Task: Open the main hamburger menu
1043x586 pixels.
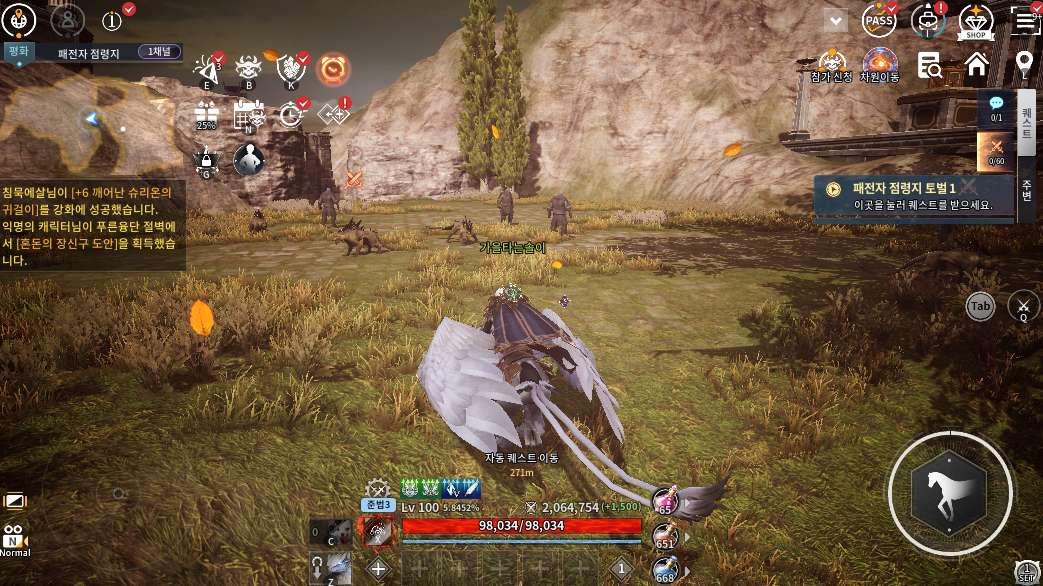Action: [x=1024, y=19]
